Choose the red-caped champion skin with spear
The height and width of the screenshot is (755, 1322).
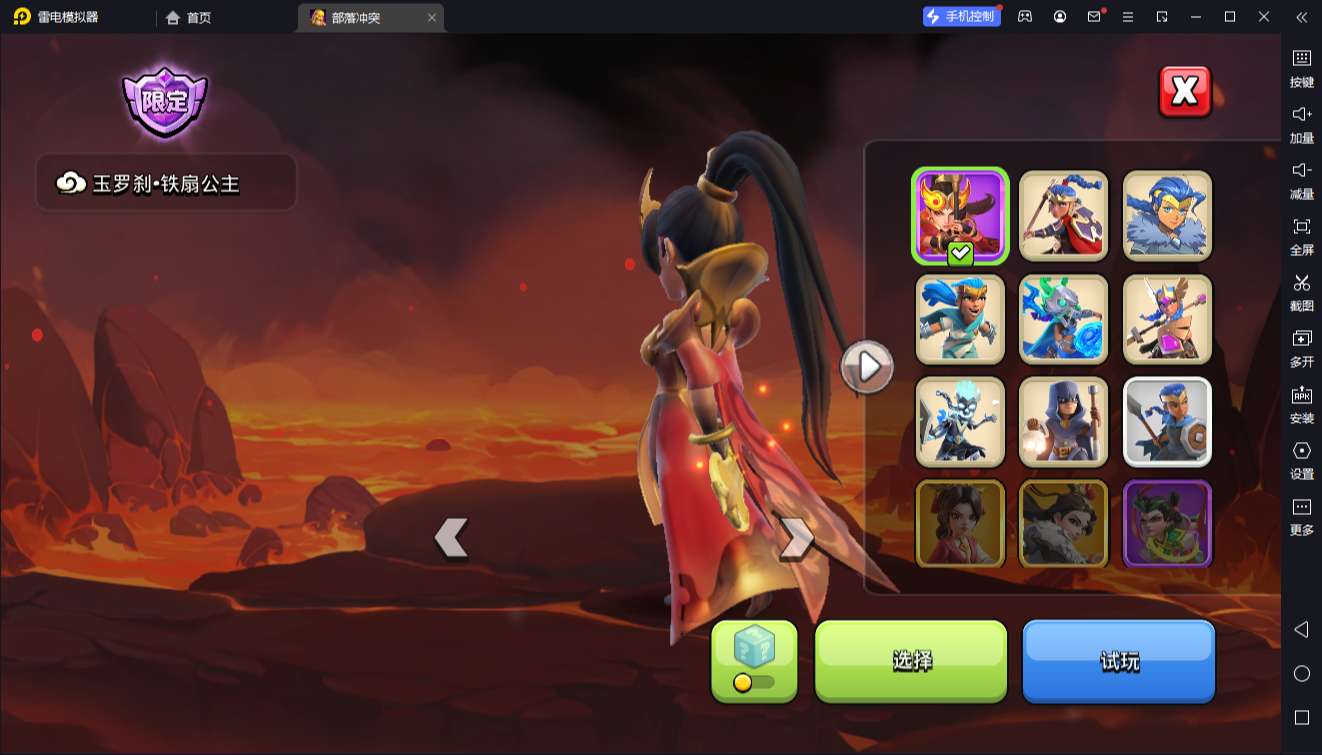tap(1064, 215)
